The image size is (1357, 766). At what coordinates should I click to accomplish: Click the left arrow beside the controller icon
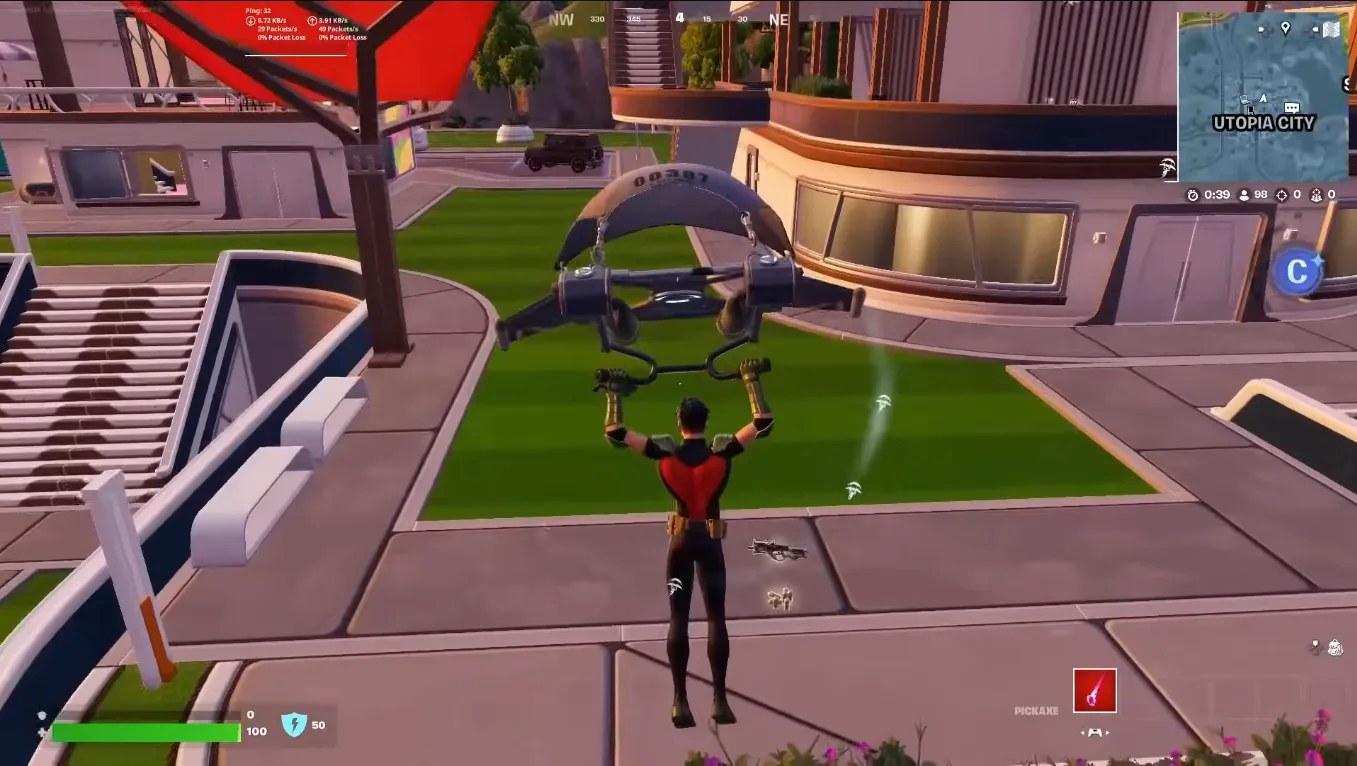1083,733
